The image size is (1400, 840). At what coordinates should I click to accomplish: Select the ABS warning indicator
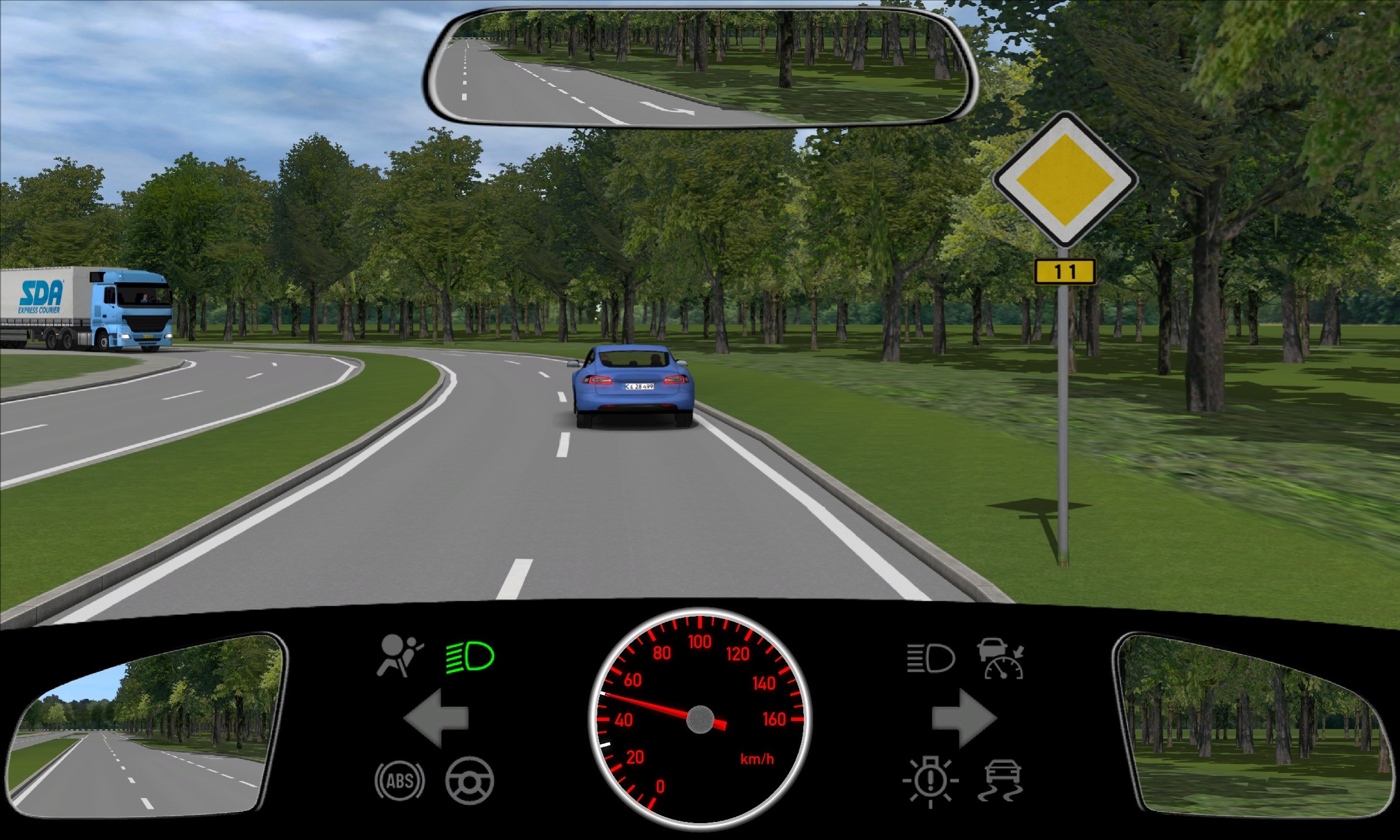click(x=400, y=780)
